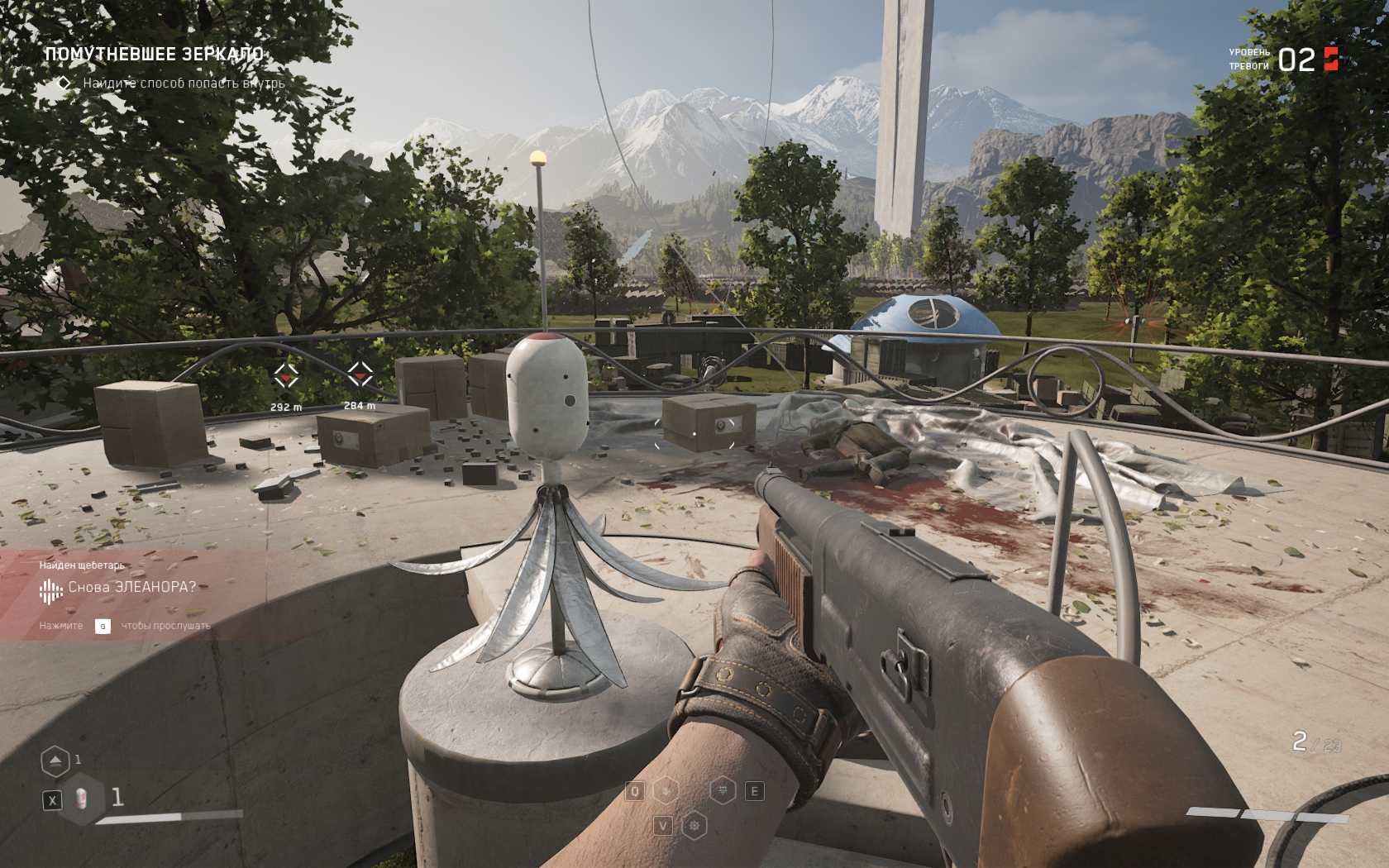Select the health capsule consumable slot
1389x868 pixels.
tap(82, 799)
